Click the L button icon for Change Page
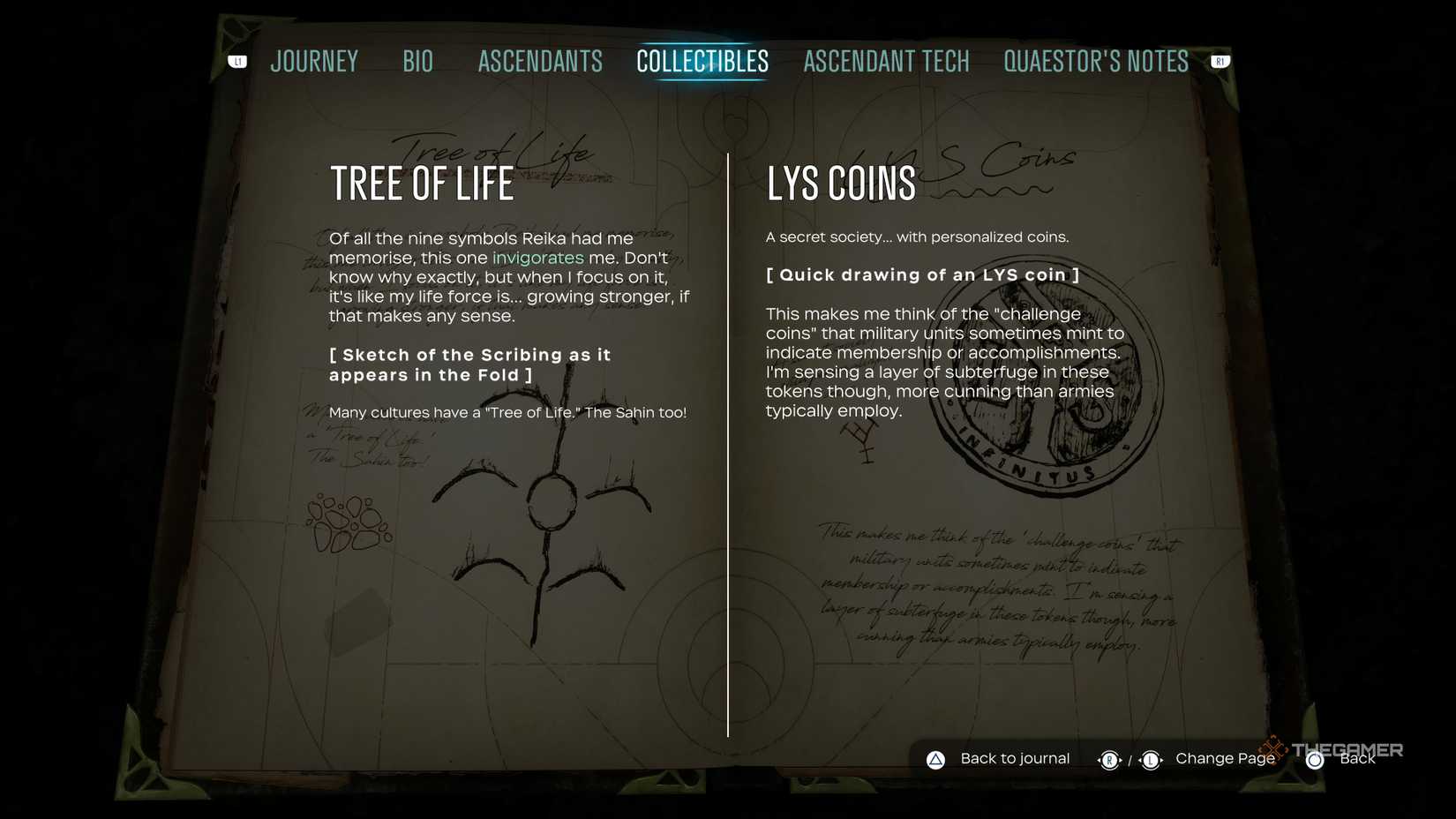 click(1152, 759)
